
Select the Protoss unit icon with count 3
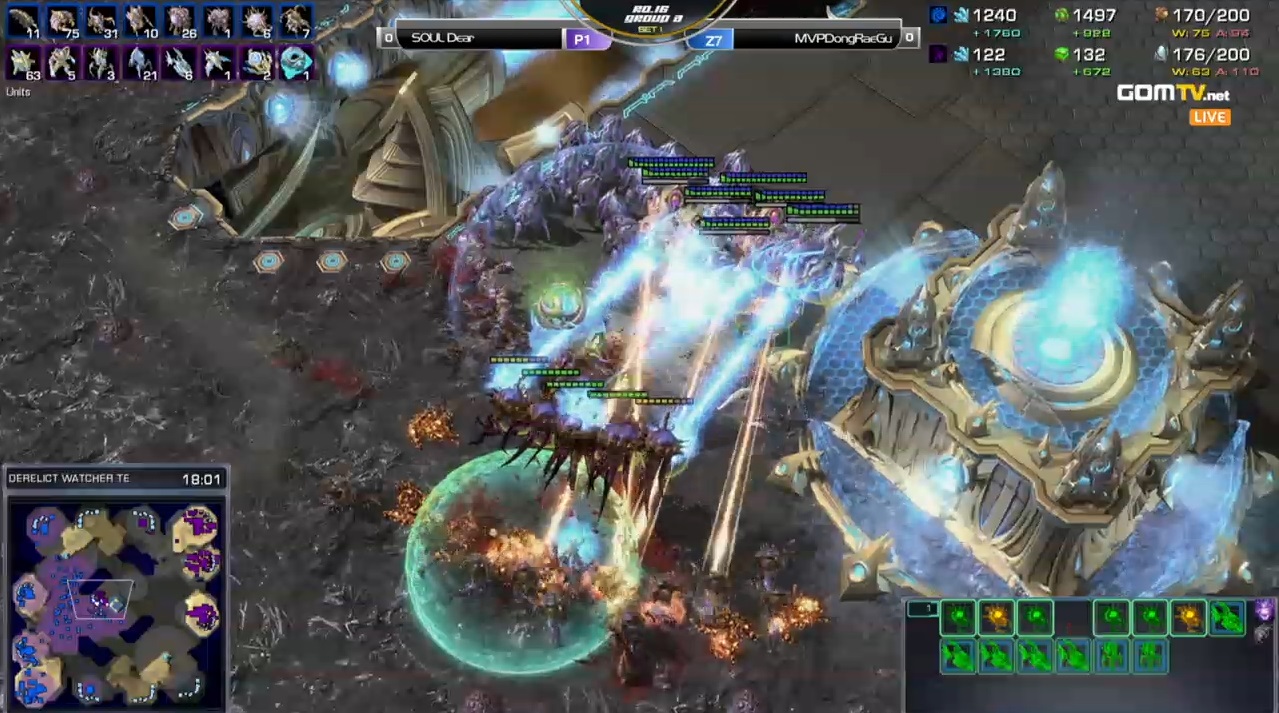point(101,63)
